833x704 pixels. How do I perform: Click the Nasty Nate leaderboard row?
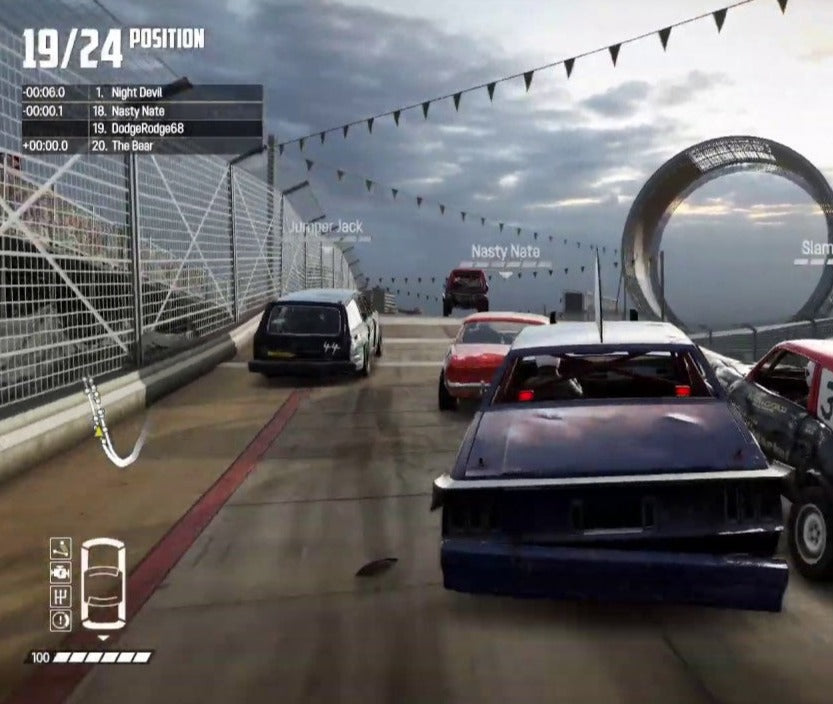point(142,111)
